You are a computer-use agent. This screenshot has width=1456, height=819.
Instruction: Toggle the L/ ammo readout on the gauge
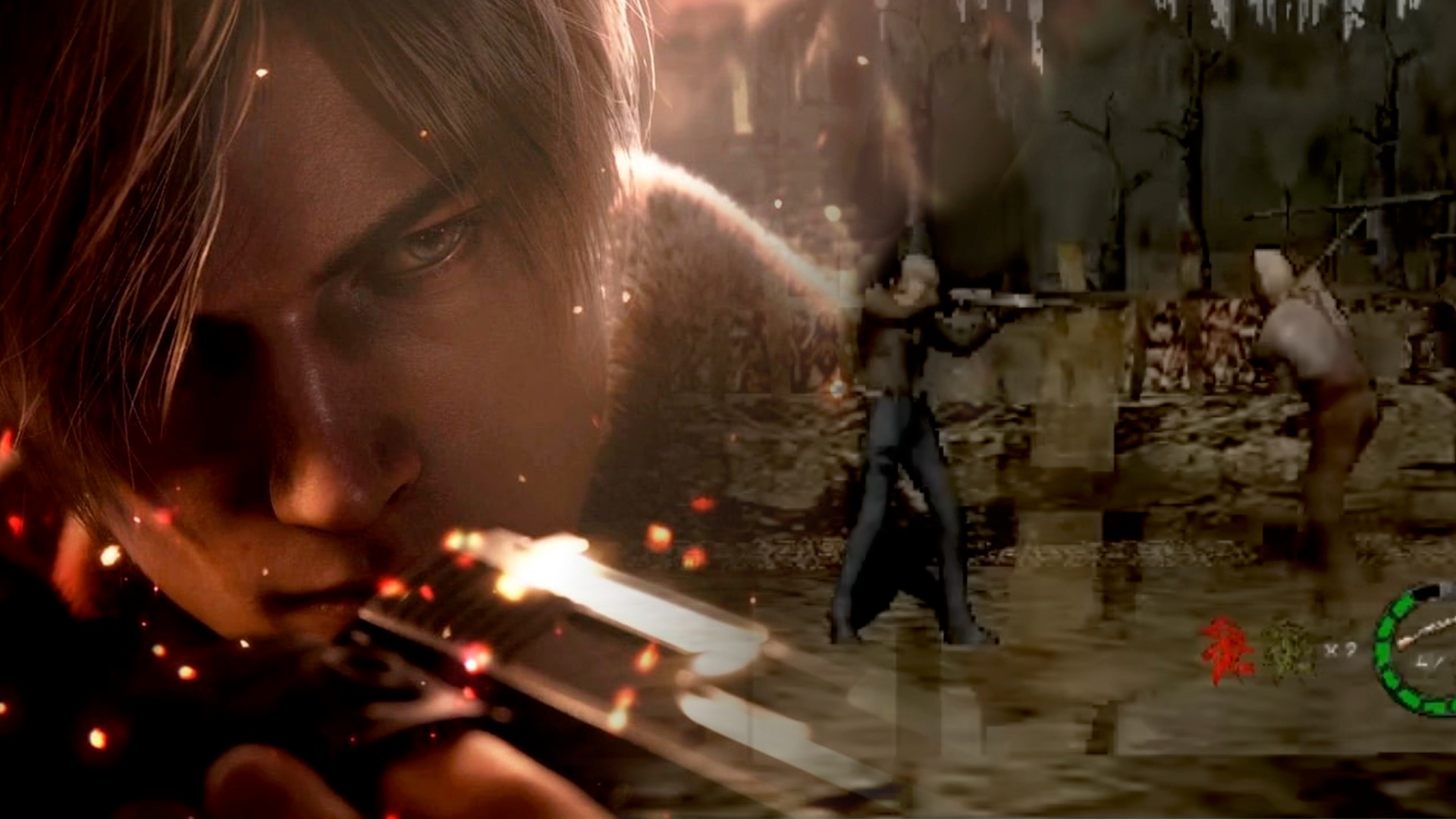coord(1429,661)
